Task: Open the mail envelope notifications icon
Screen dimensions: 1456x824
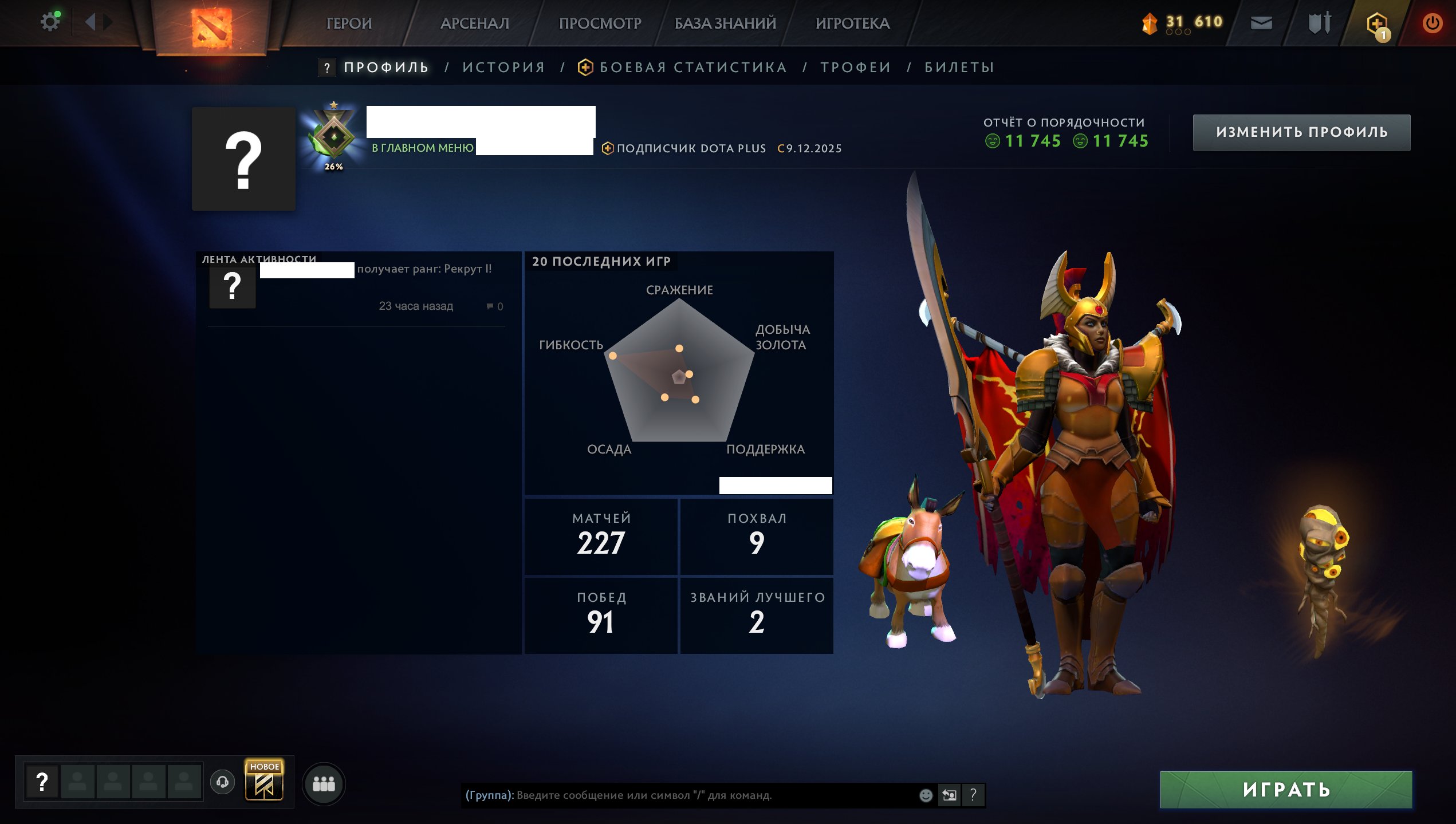Action: [x=1261, y=23]
